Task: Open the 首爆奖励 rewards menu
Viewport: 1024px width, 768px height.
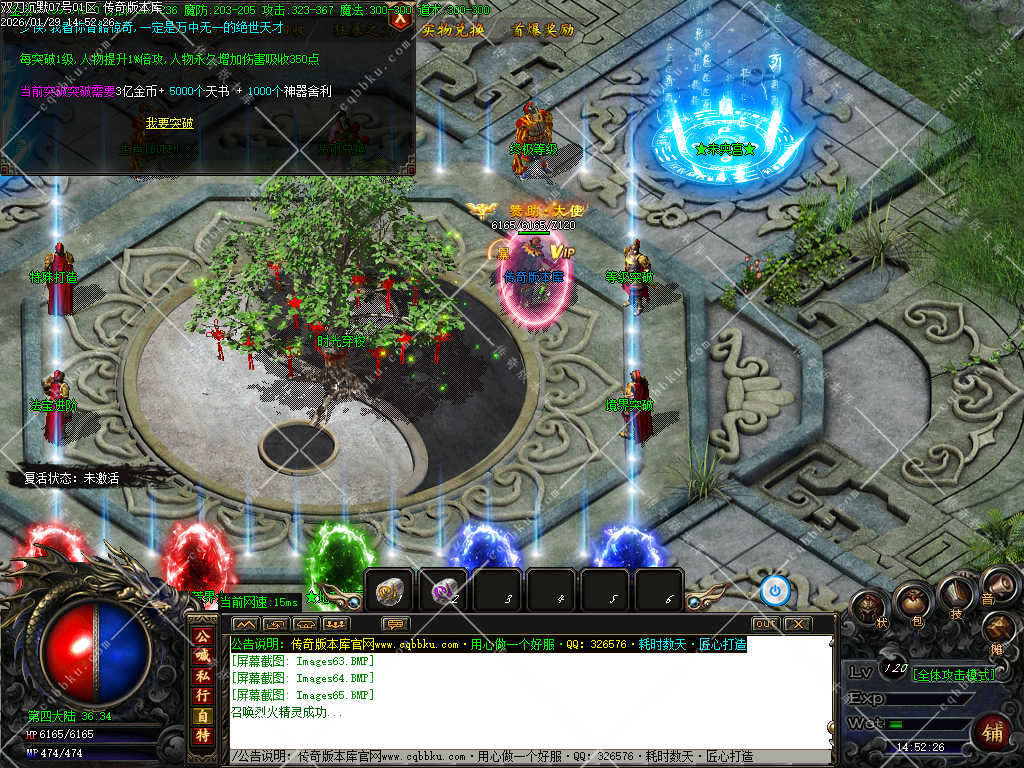Action: pos(542,30)
